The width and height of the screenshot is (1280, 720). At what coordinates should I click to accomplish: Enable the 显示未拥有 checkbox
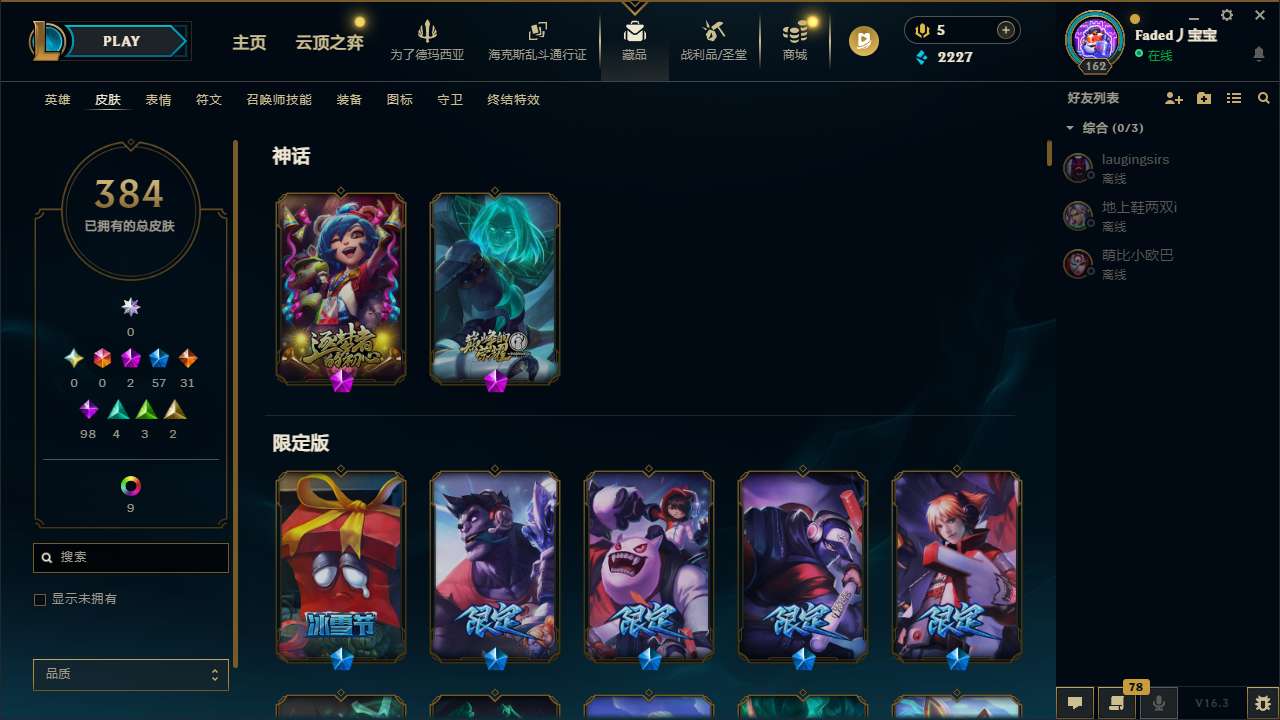[40, 599]
